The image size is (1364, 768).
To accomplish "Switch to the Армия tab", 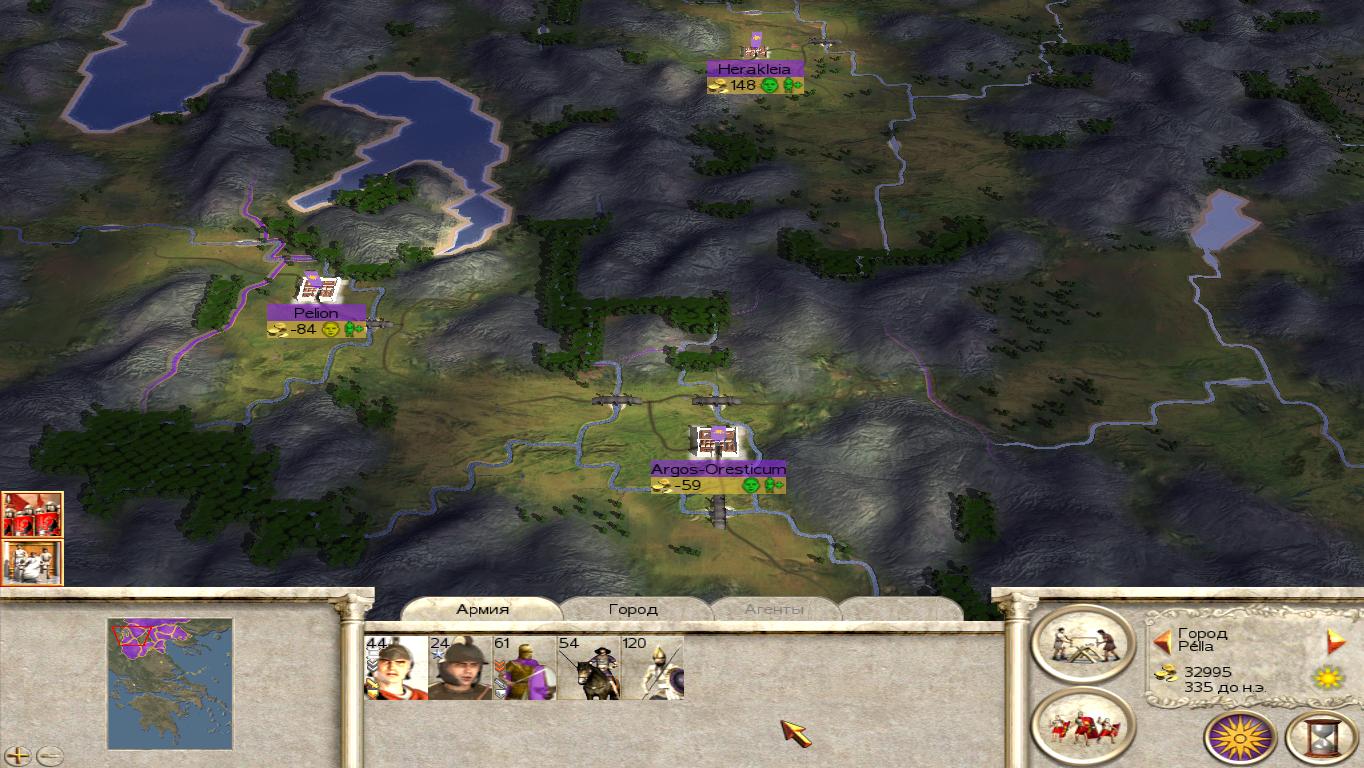I will pyautogui.click(x=483, y=609).
